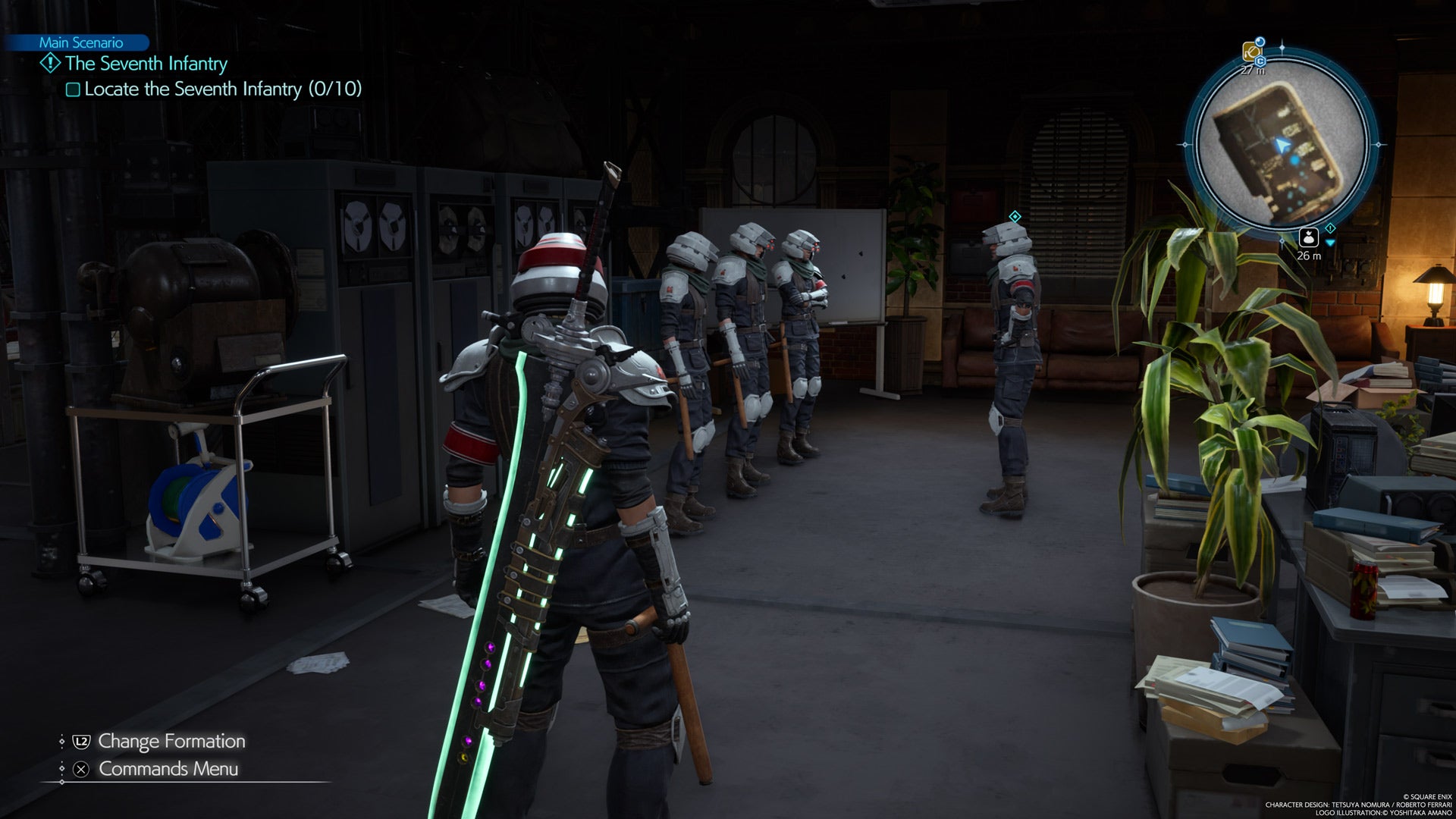The image size is (1456, 819).
Task: Select the gold marker on minimap edge
Action: (1251, 52)
